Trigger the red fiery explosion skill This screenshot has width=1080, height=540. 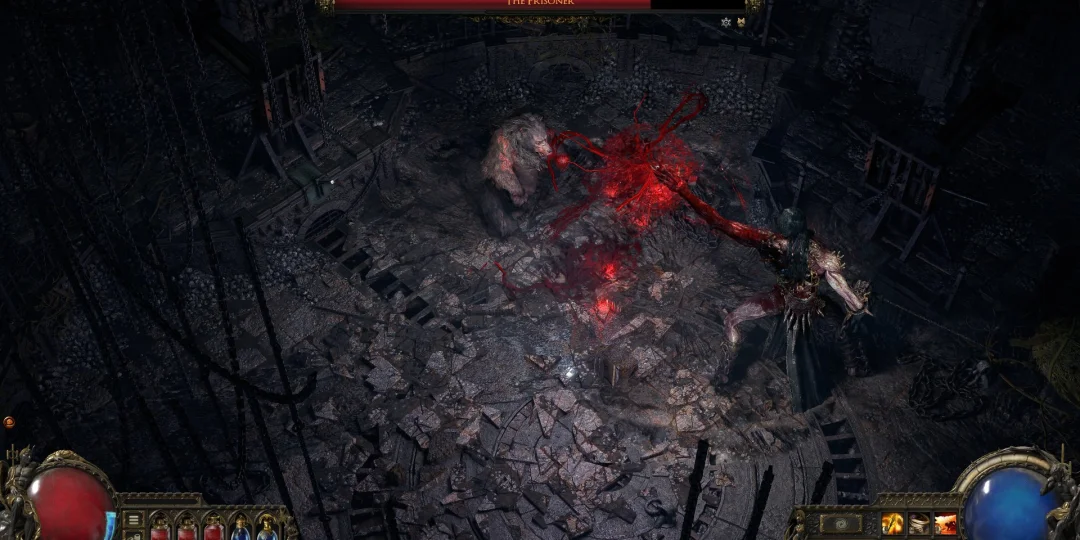[945, 523]
